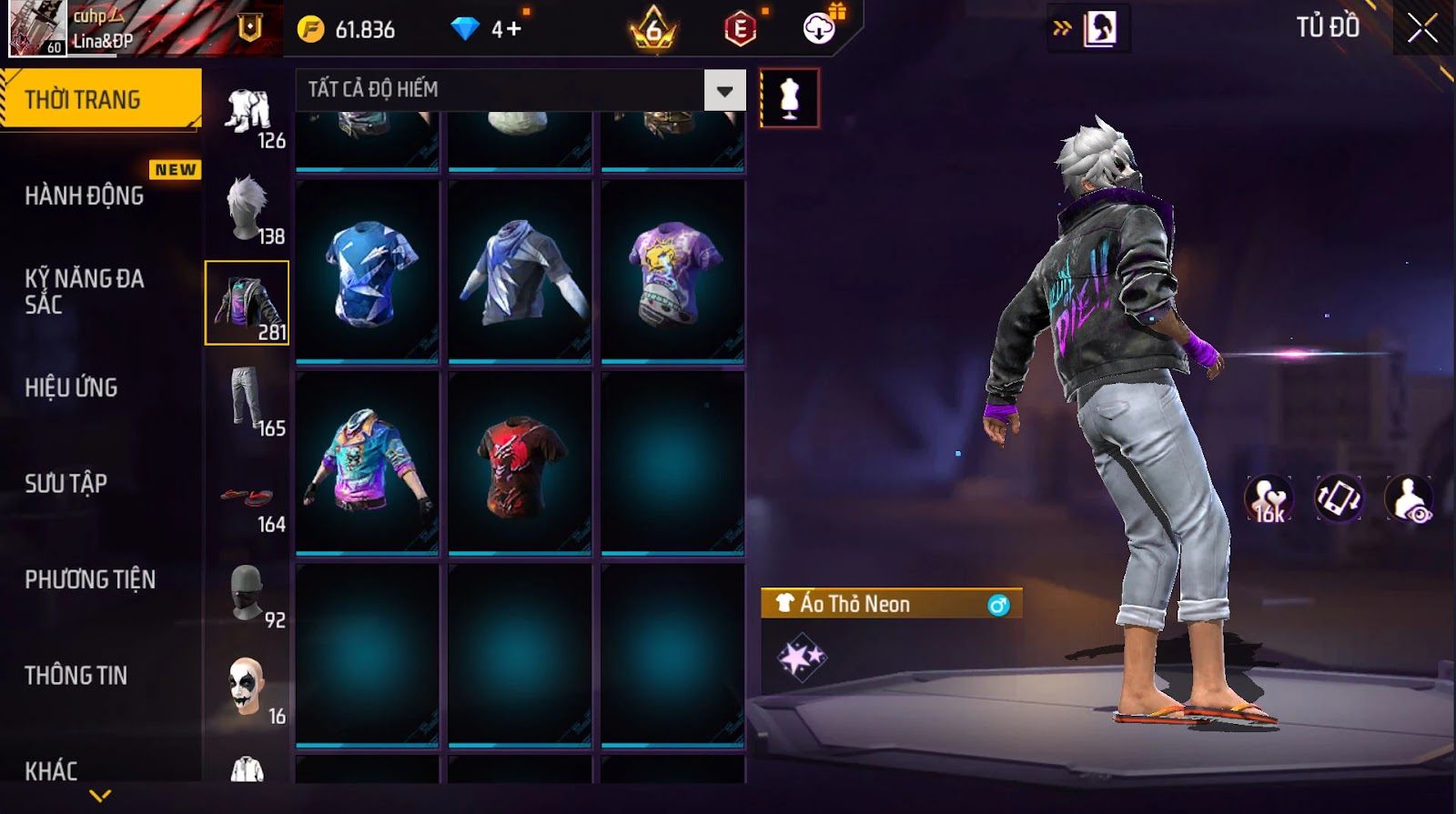Viewport: 1456px width, 814px height.
Task: Open the Kỹ Năng Đa Sắc section
Action: click(x=84, y=291)
